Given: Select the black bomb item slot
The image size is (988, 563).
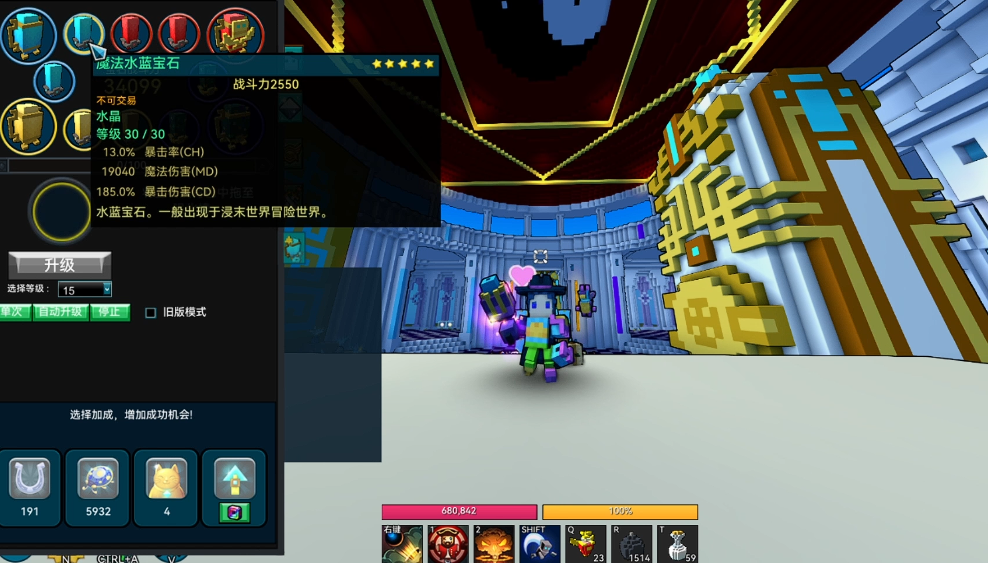Looking at the screenshot, I should pos(632,544).
